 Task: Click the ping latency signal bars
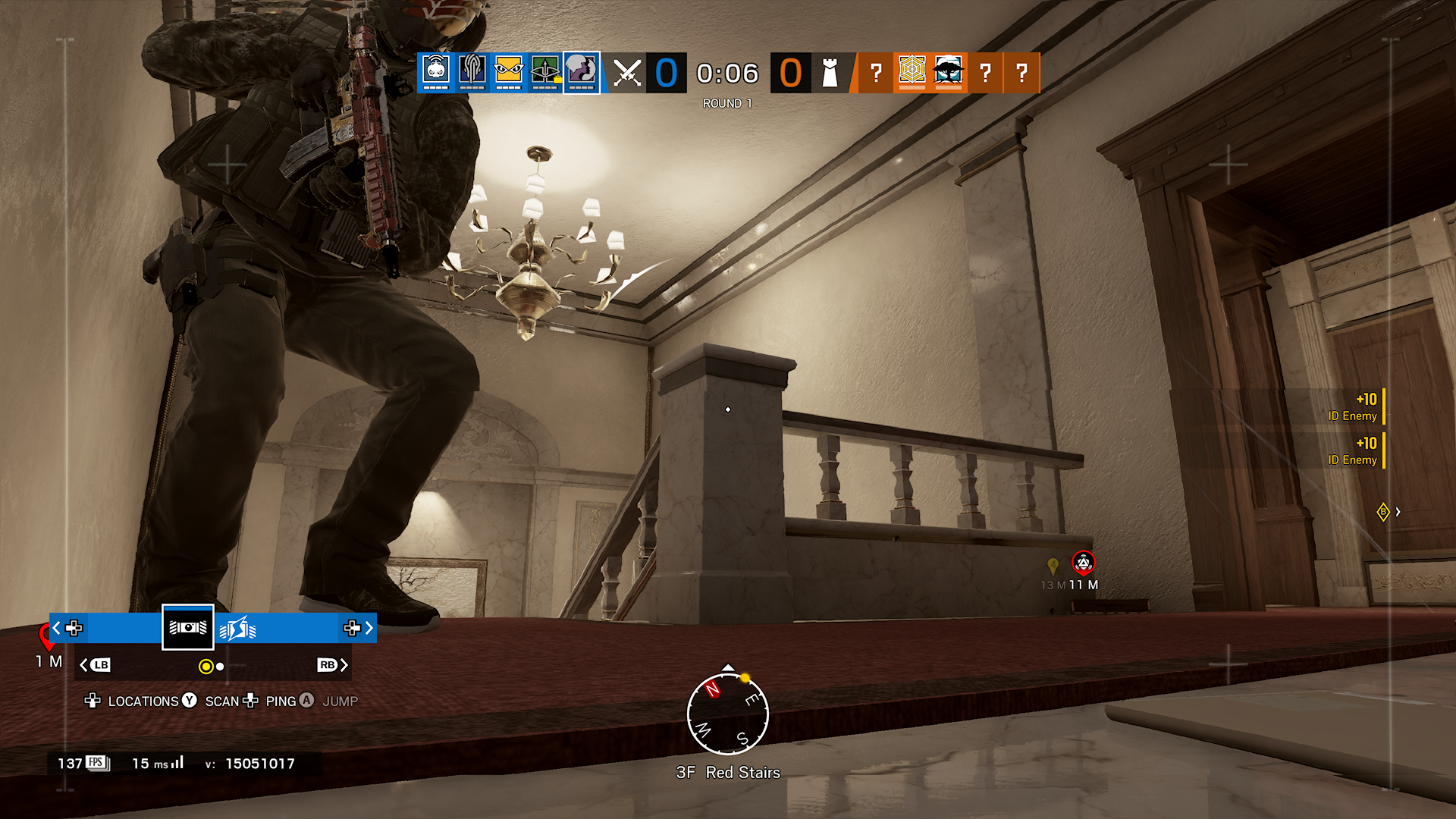coord(177,763)
